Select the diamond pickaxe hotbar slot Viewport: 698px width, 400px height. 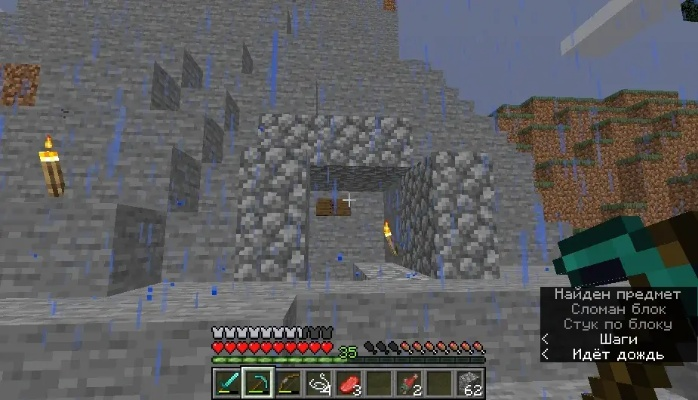pyautogui.click(x=258, y=382)
